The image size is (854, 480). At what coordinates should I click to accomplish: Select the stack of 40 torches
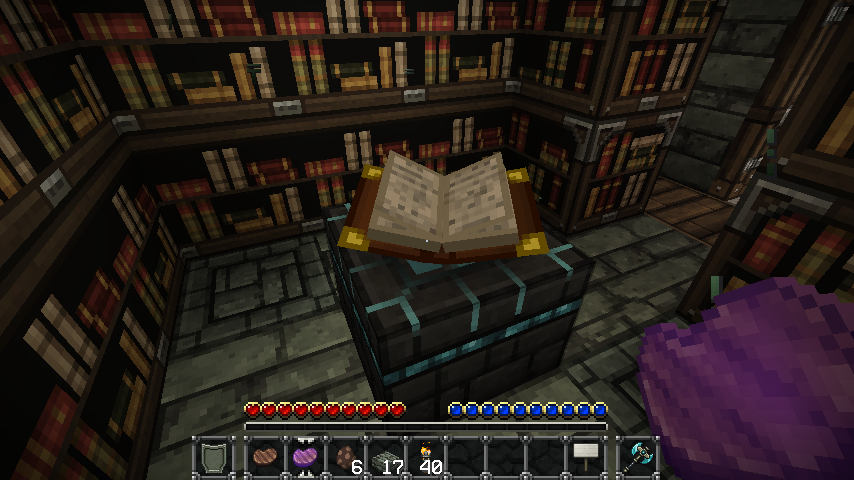(427, 459)
